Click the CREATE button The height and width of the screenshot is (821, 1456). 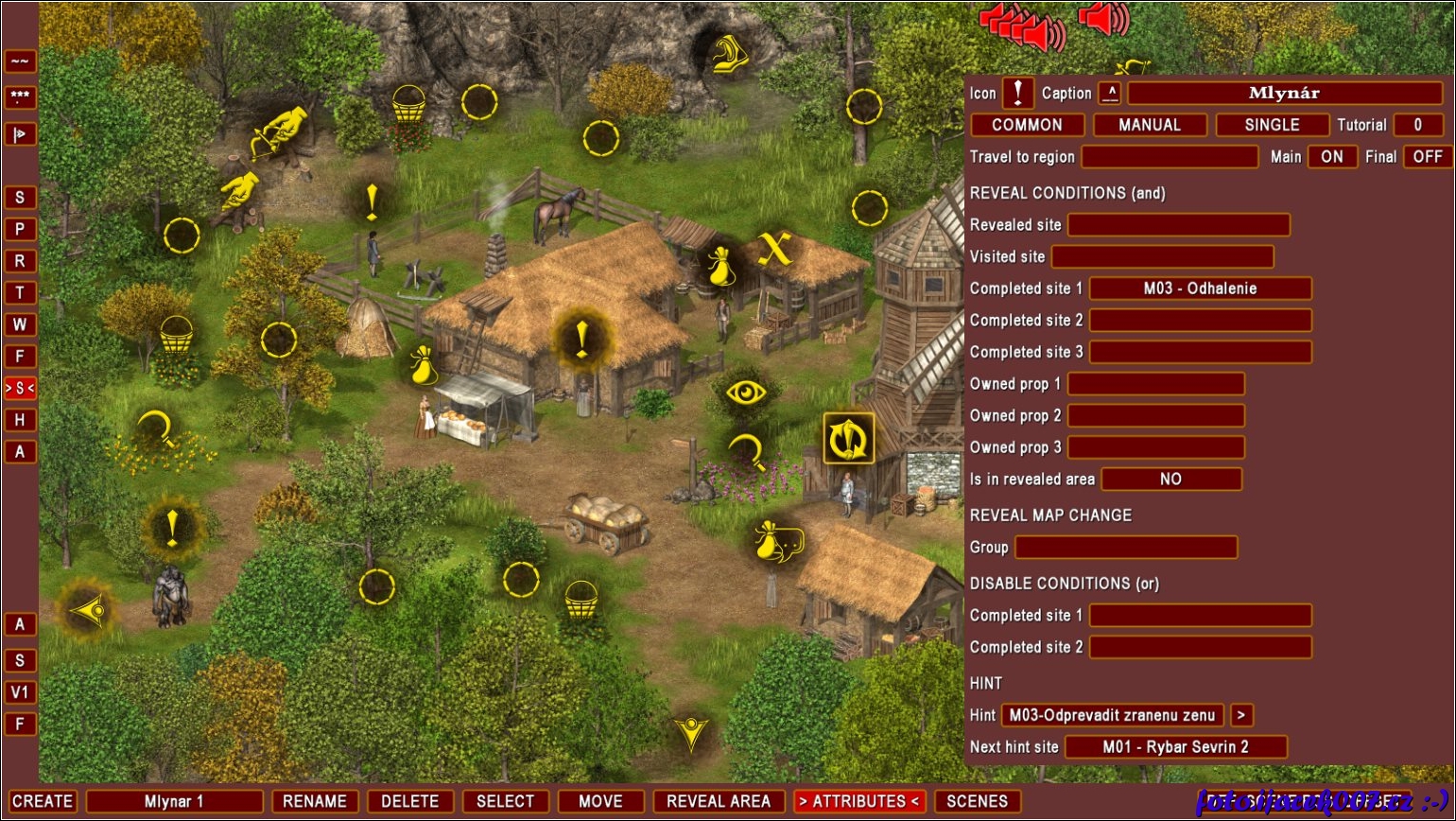(x=43, y=801)
